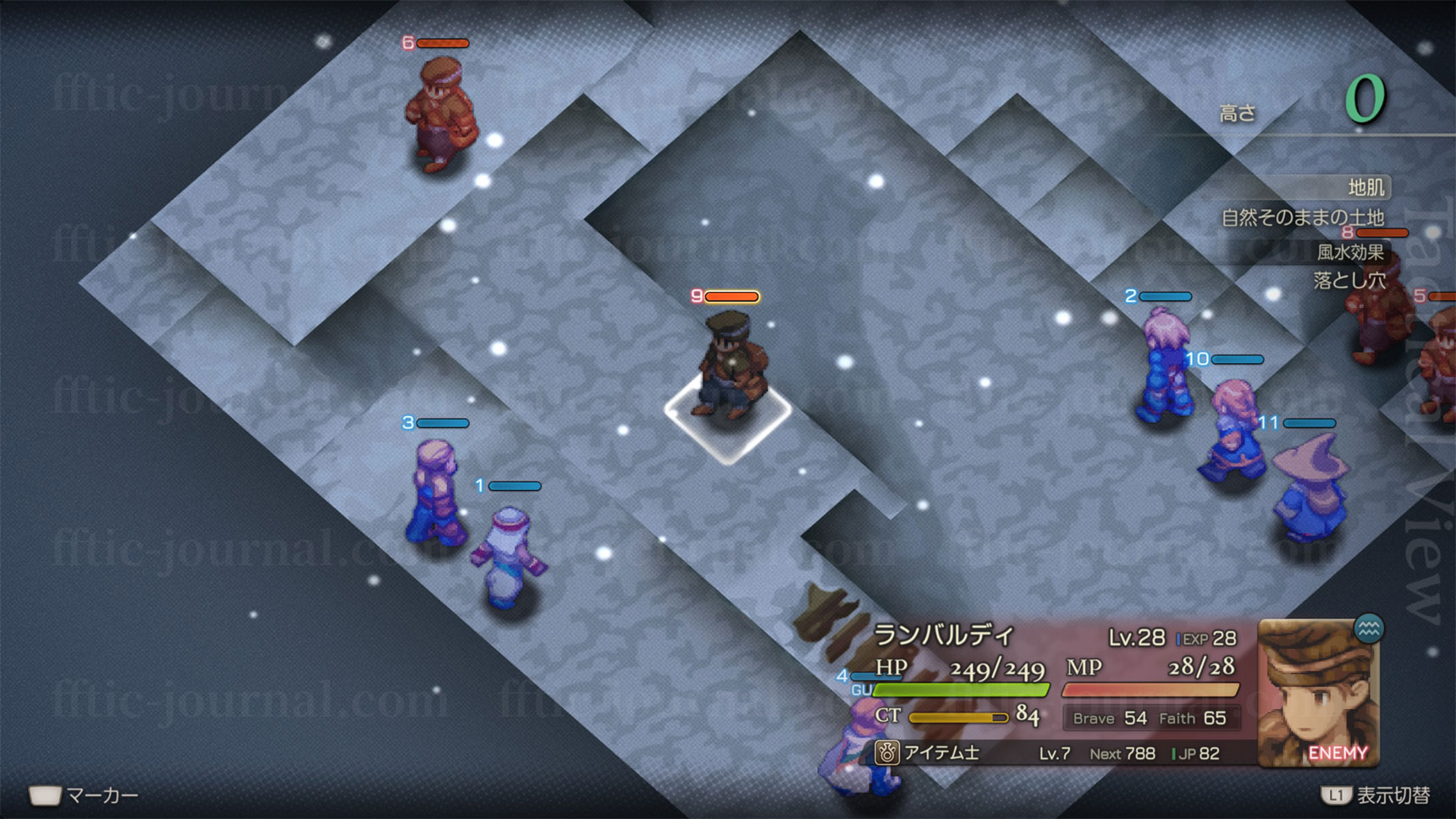Click the アイテム士 job icon

point(886,752)
